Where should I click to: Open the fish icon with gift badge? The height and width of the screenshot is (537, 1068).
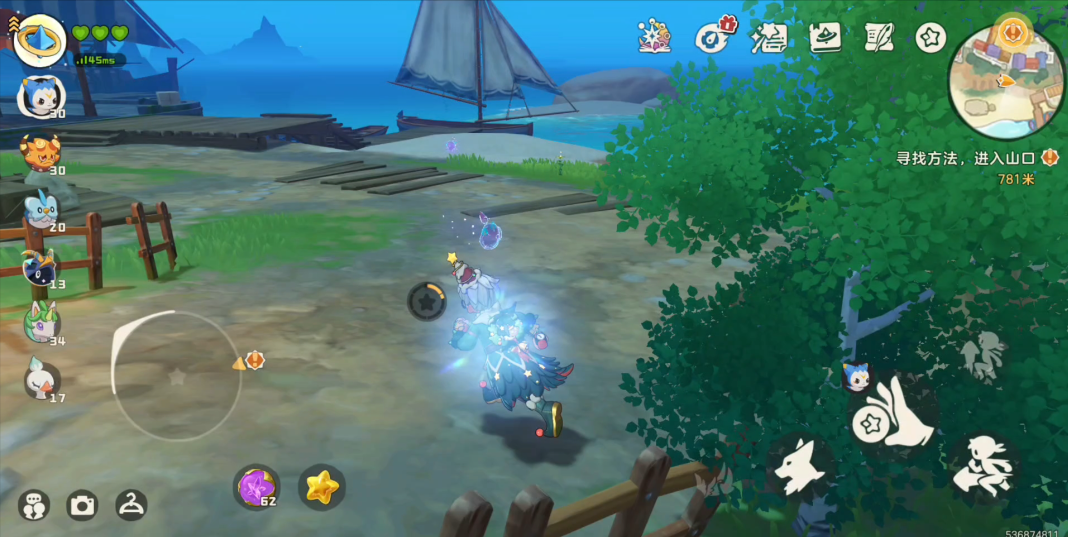coord(712,38)
